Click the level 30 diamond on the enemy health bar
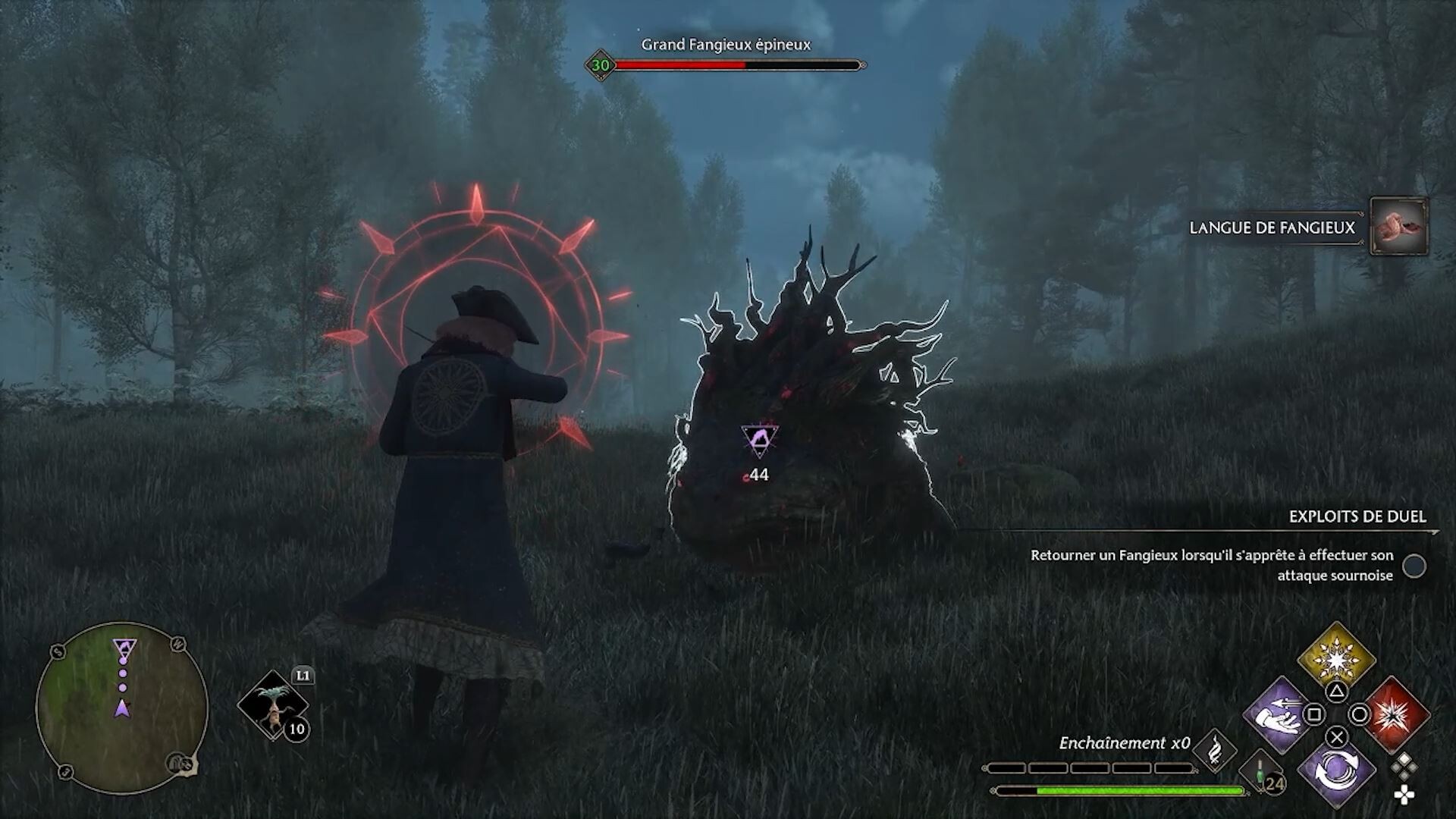The image size is (1456, 819). pyautogui.click(x=600, y=66)
